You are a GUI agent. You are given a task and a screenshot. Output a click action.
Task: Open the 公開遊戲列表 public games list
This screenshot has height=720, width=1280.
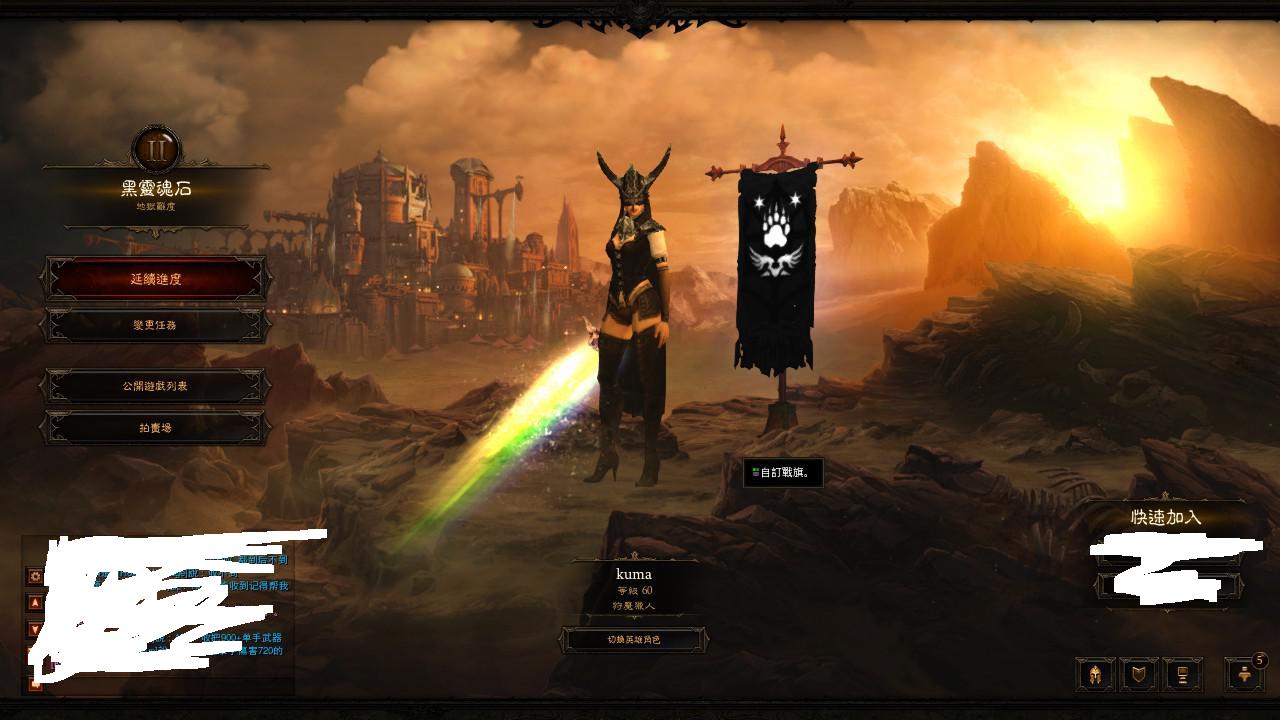point(156,386)
